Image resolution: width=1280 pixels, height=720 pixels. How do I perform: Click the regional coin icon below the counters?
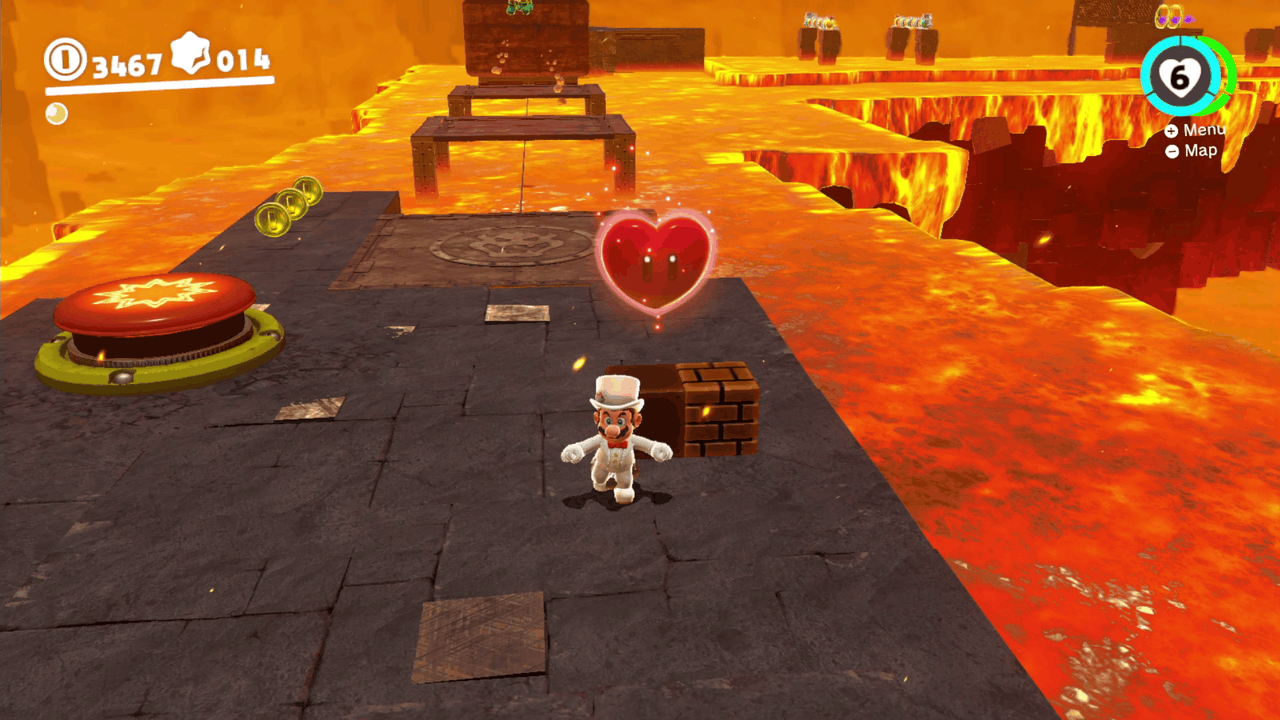tap(56, 114)
